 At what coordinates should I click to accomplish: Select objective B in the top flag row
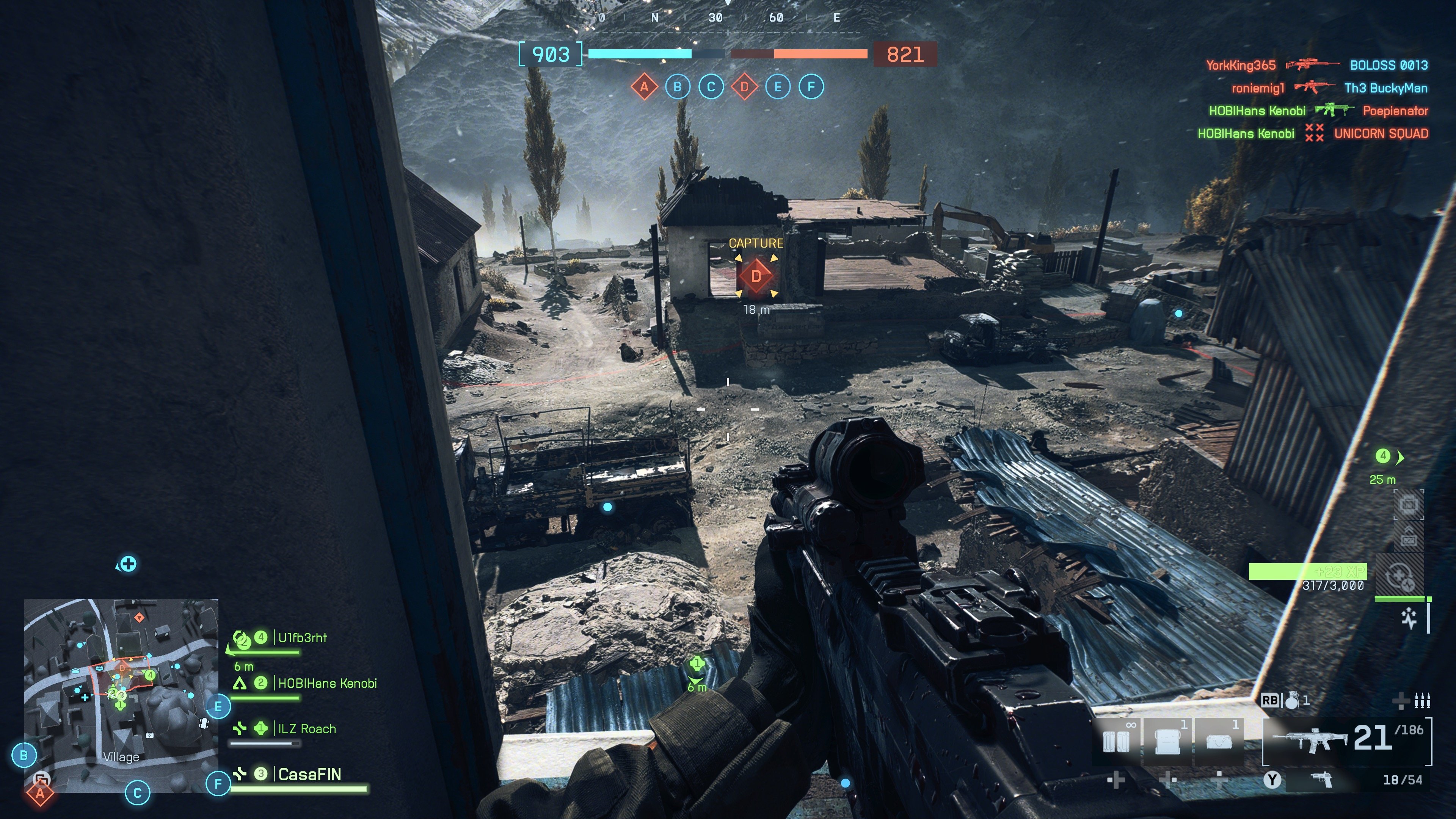pyautogui.click(x=677, y=87)
